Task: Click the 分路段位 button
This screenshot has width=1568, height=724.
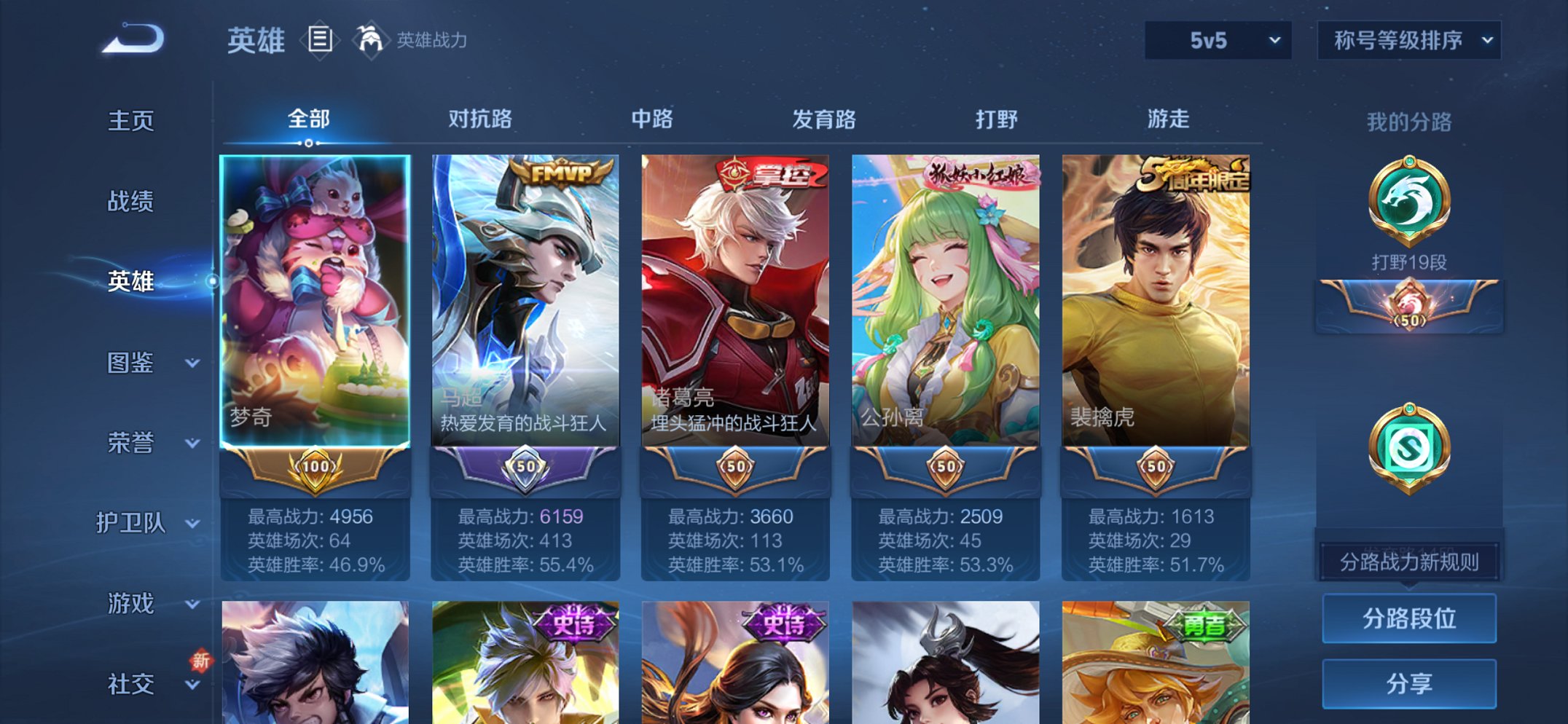Action: 1409,617
